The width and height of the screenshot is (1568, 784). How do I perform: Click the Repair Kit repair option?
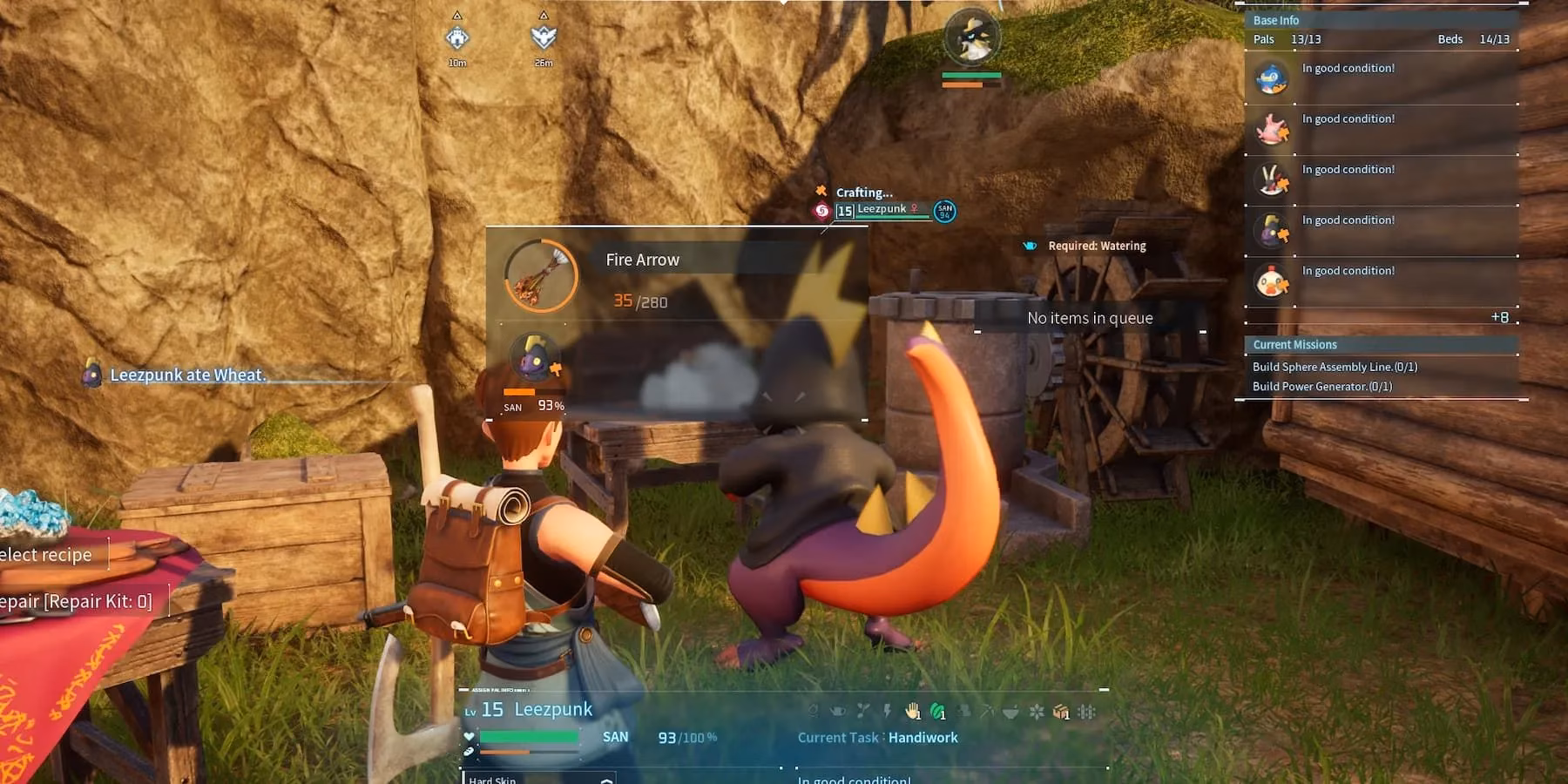pyautogui.click(x=77, y=601)
